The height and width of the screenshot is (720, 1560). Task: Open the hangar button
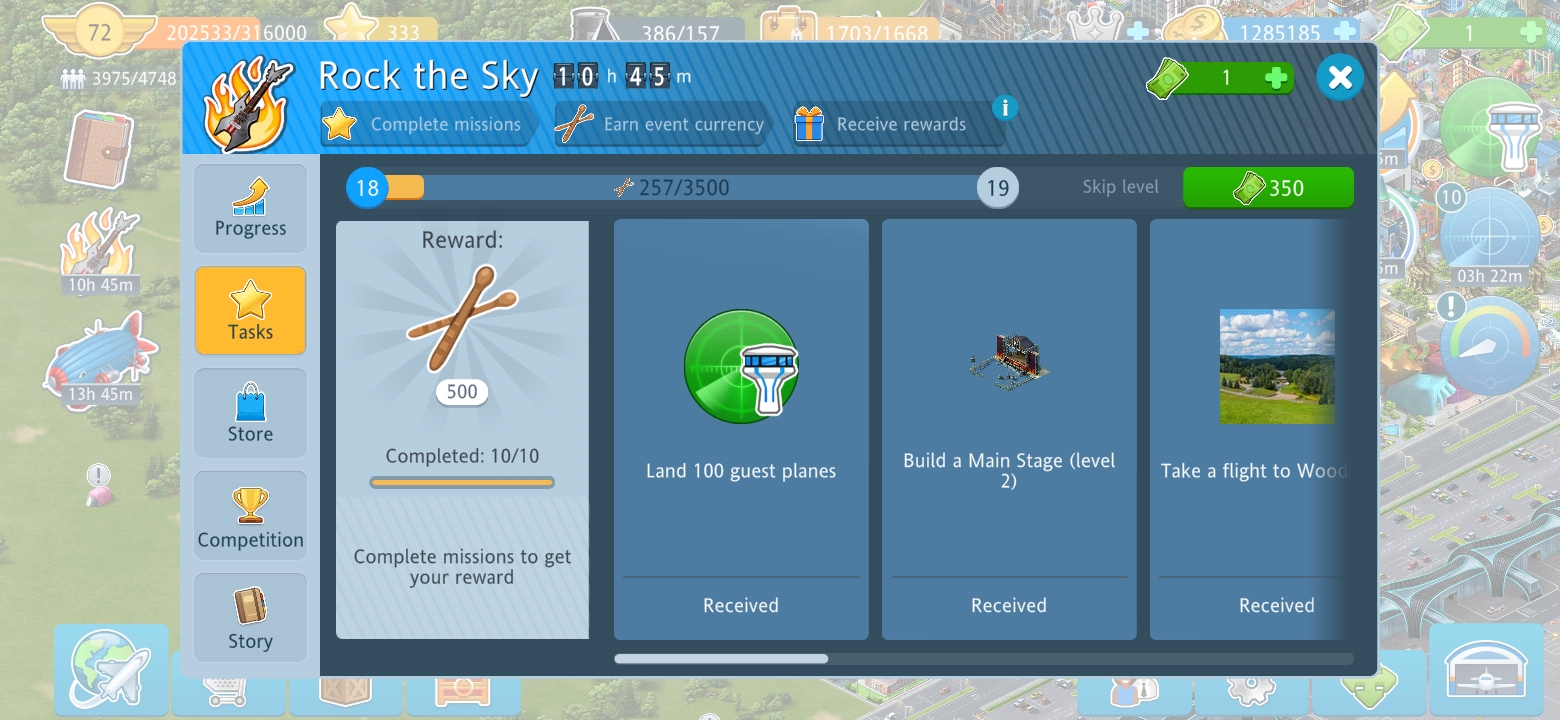click(1486, 669)
